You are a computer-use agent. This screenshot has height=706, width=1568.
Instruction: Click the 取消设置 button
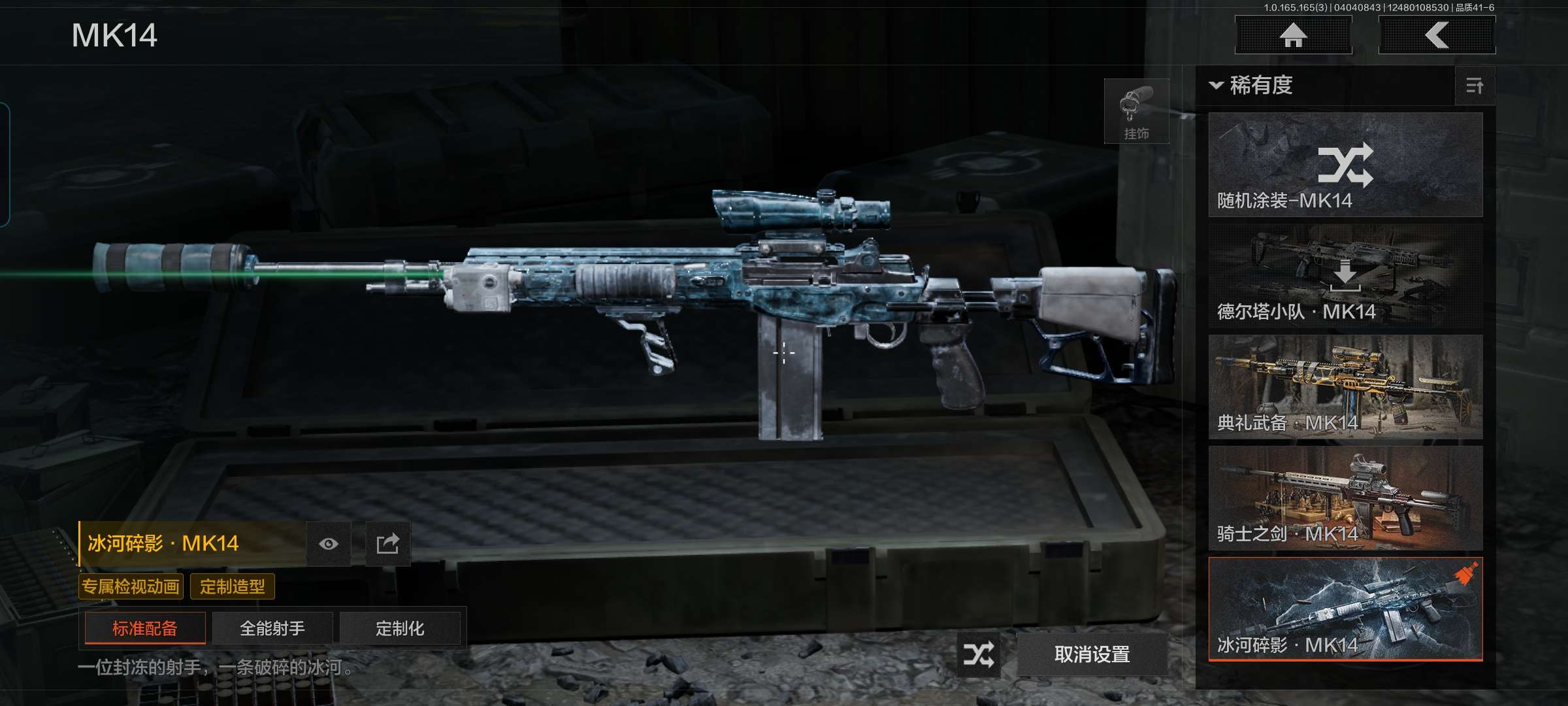point(1092,654)
